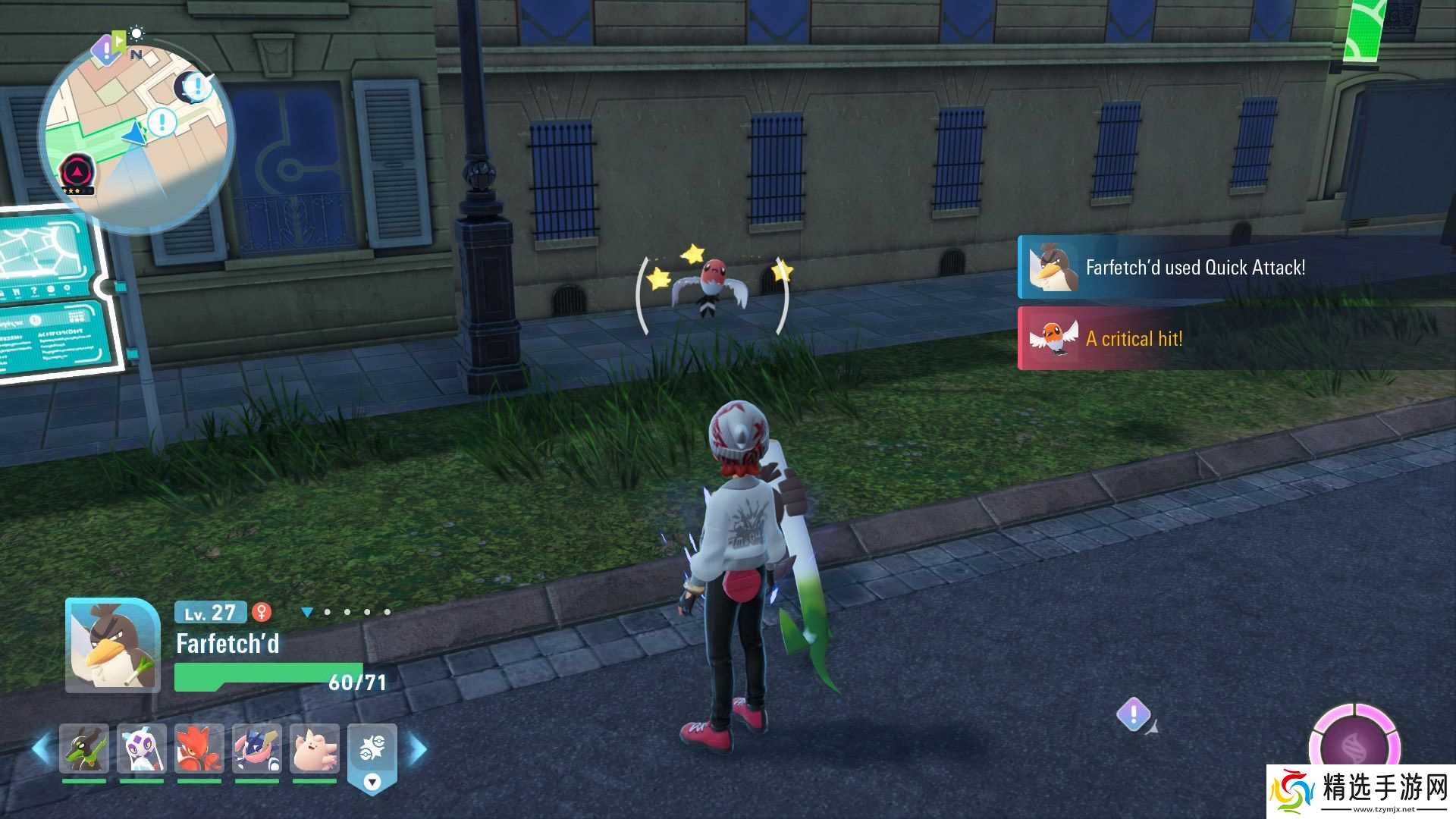Switch to Froslass in the party
Screen dimensions: 1456x819
pyautogui.click(x=142, y=748)
